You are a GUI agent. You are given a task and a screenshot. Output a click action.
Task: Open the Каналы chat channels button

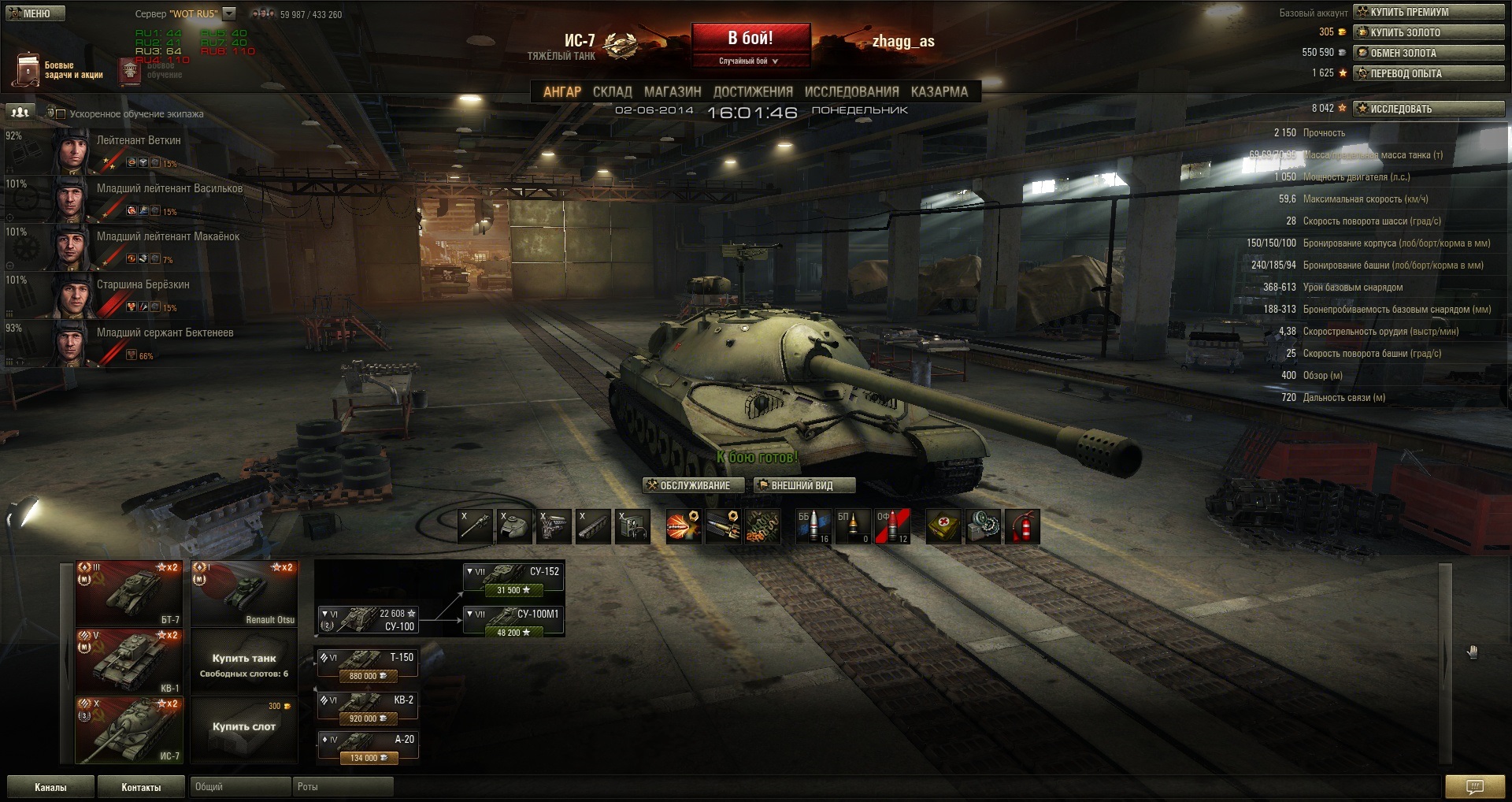point(50,787)
